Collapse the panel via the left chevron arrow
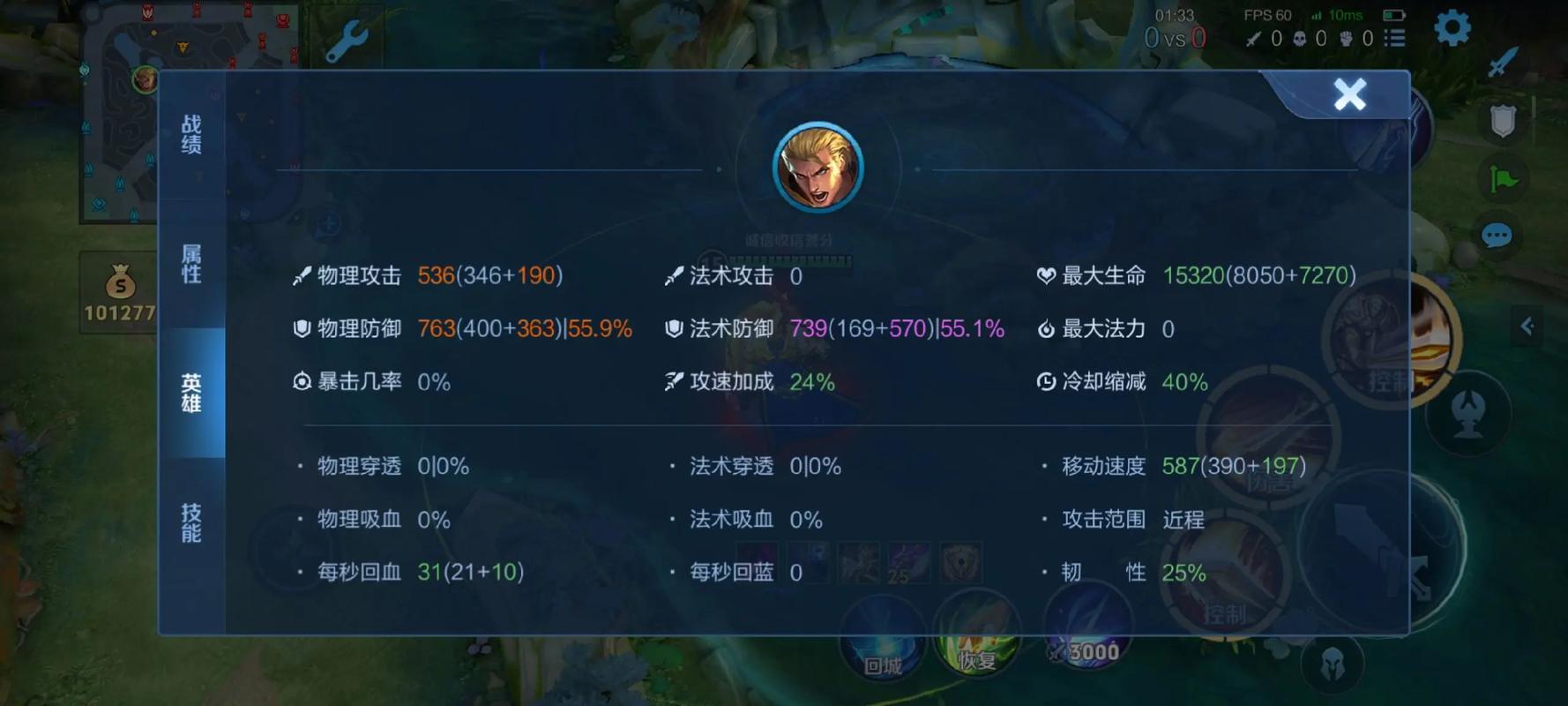The height and width of the screenshot is (706, 1568). pyautogui.click(x=1528, y=326)
